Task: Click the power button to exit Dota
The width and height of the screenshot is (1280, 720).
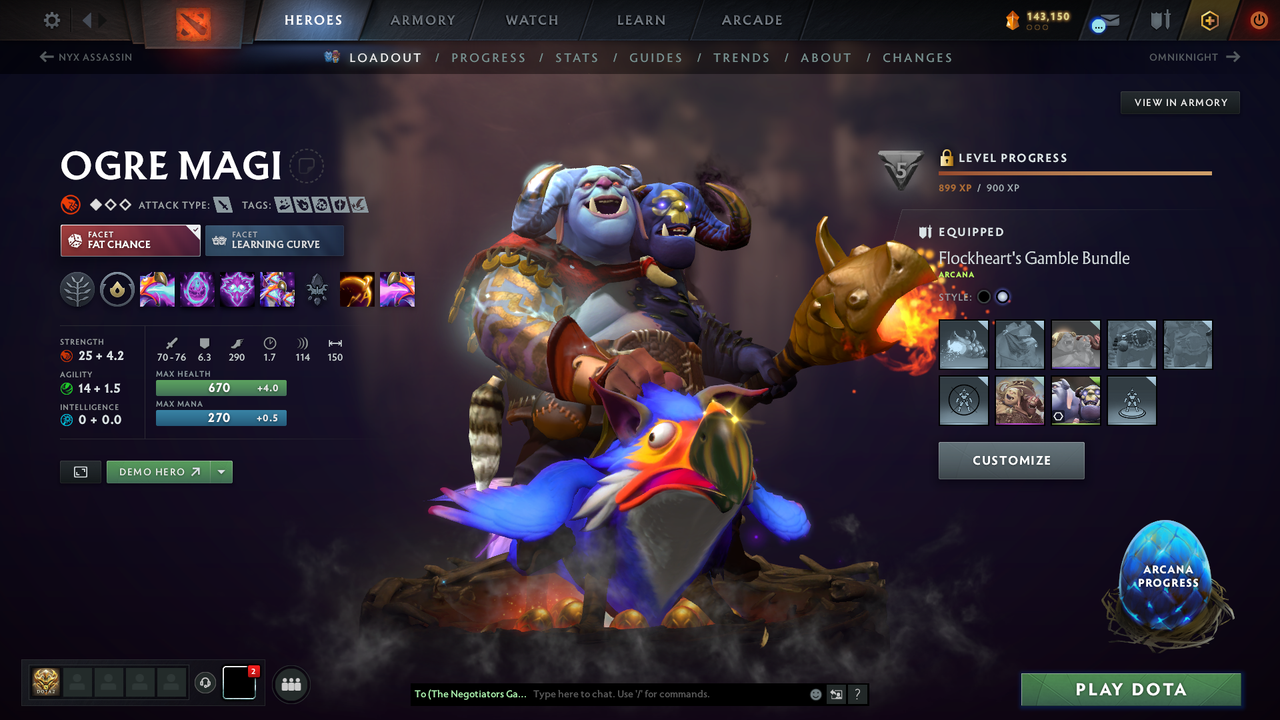Action: (x=1258, y=20)
